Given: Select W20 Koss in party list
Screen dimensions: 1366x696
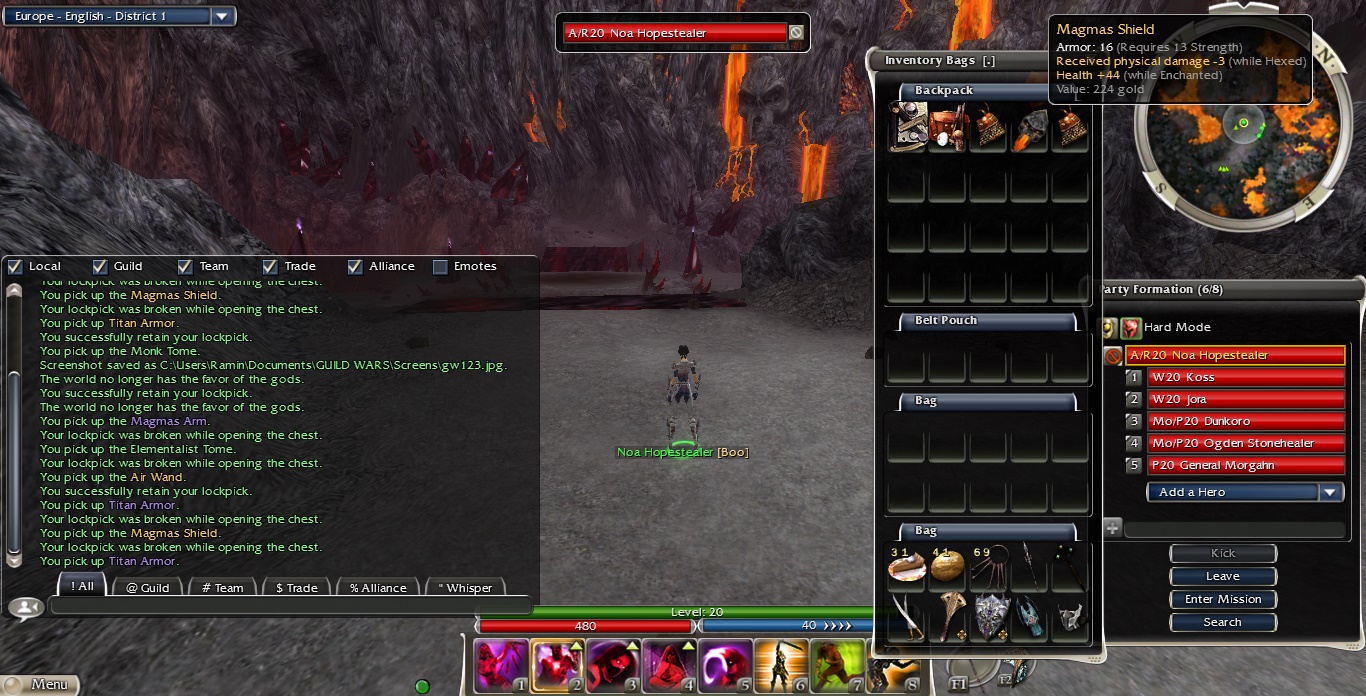Looking at the screenshot, I should pos(1234,377).
